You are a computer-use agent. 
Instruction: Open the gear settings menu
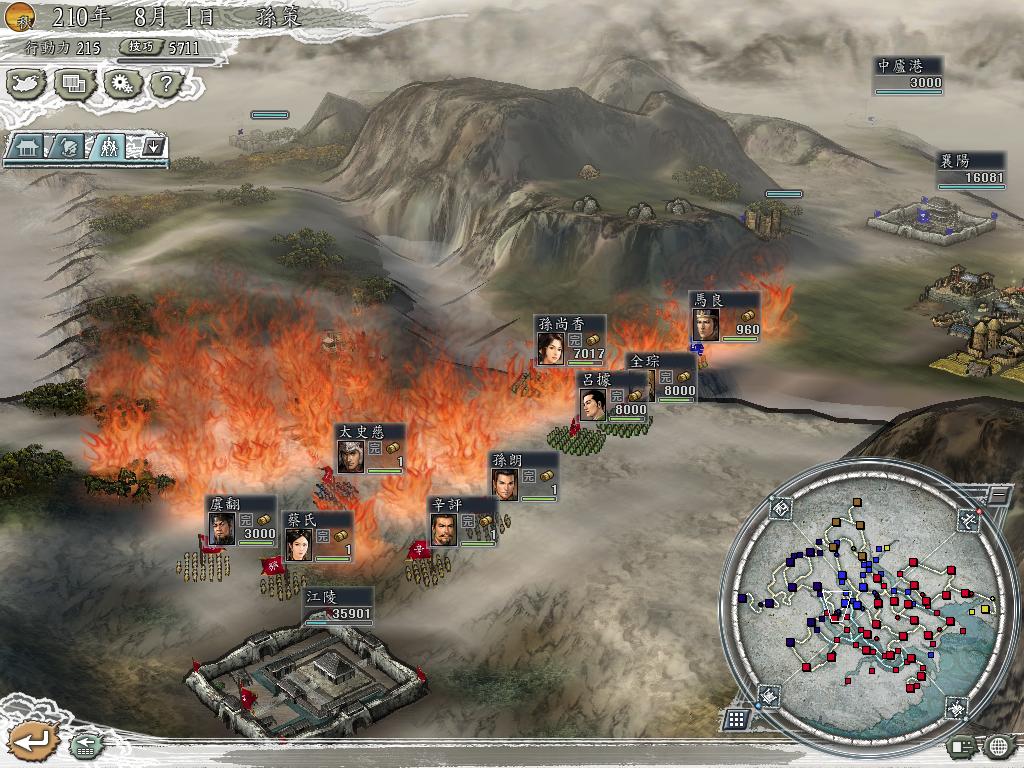pos(121,84)
